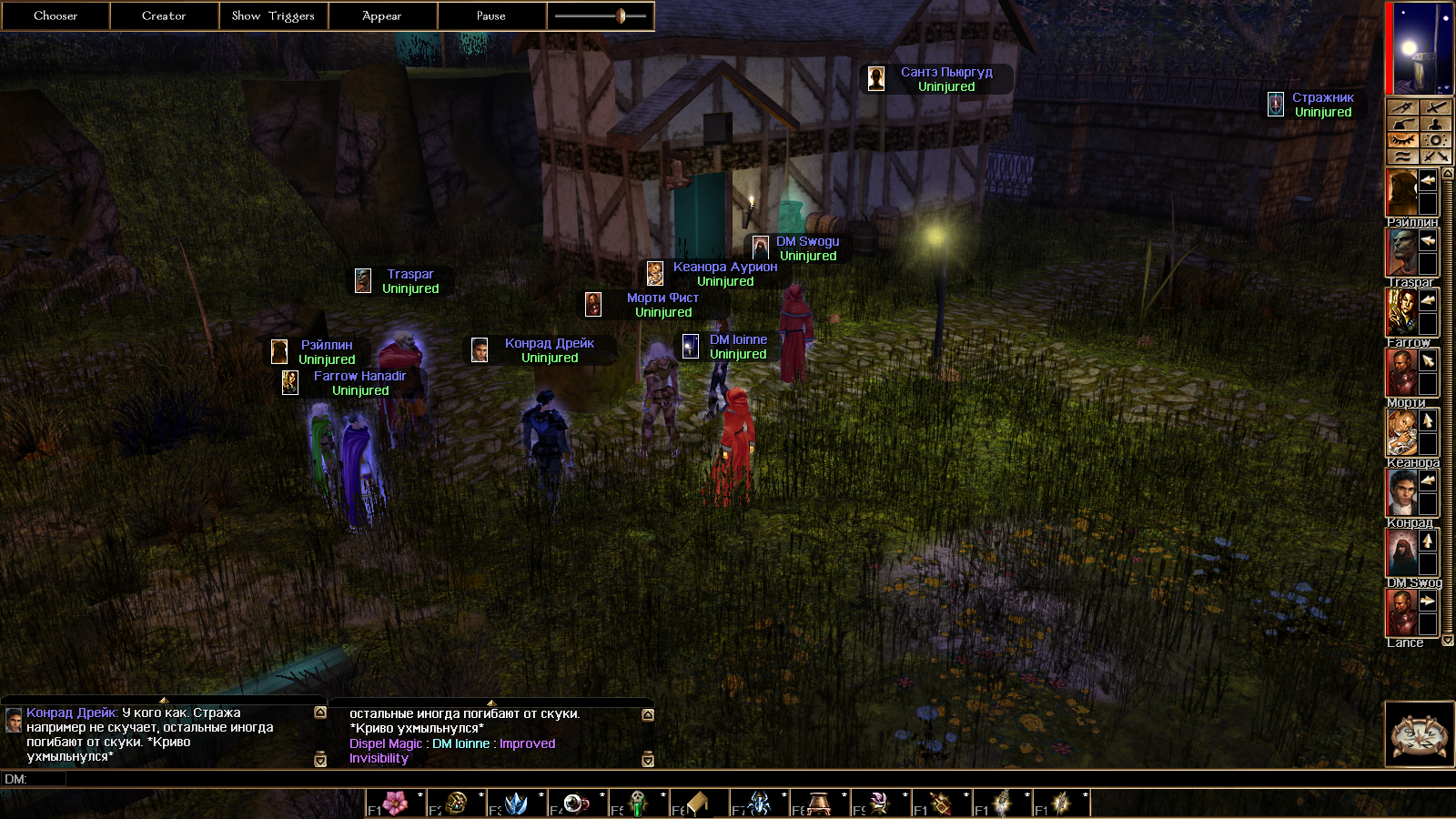Use the pink flower quickslot
Screen dimensions: 1456x819
(x=396, y=804)
